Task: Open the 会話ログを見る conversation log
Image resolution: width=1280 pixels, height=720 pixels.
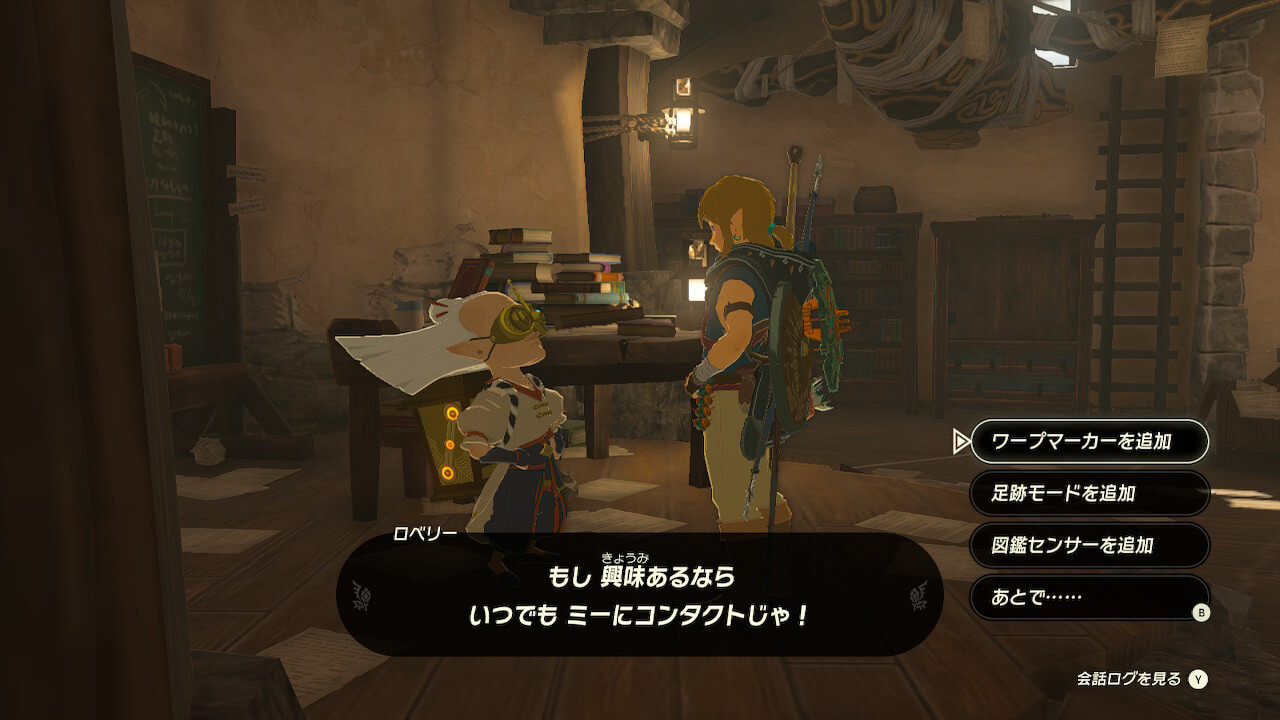Action: tap(1142, 679)
